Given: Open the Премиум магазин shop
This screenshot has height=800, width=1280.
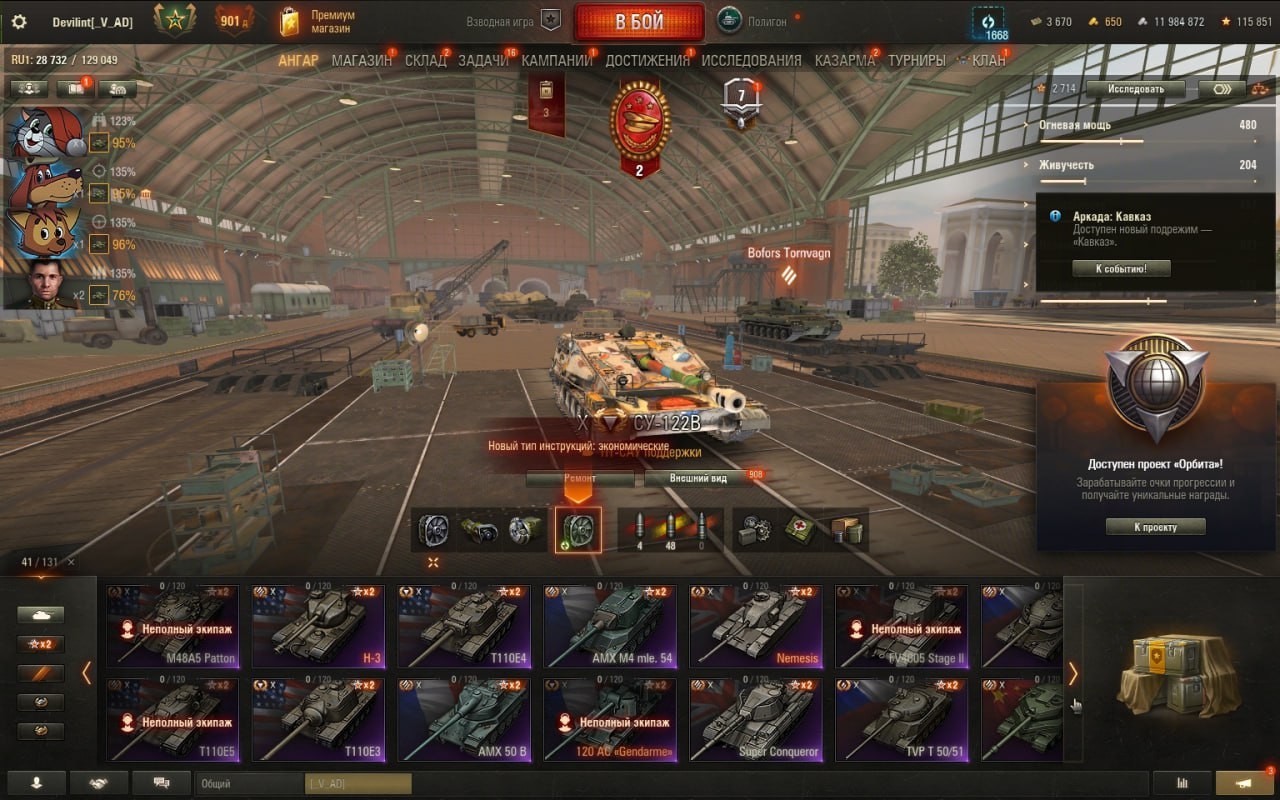Looking at the screenshot, I should click(x=318, y=22).
